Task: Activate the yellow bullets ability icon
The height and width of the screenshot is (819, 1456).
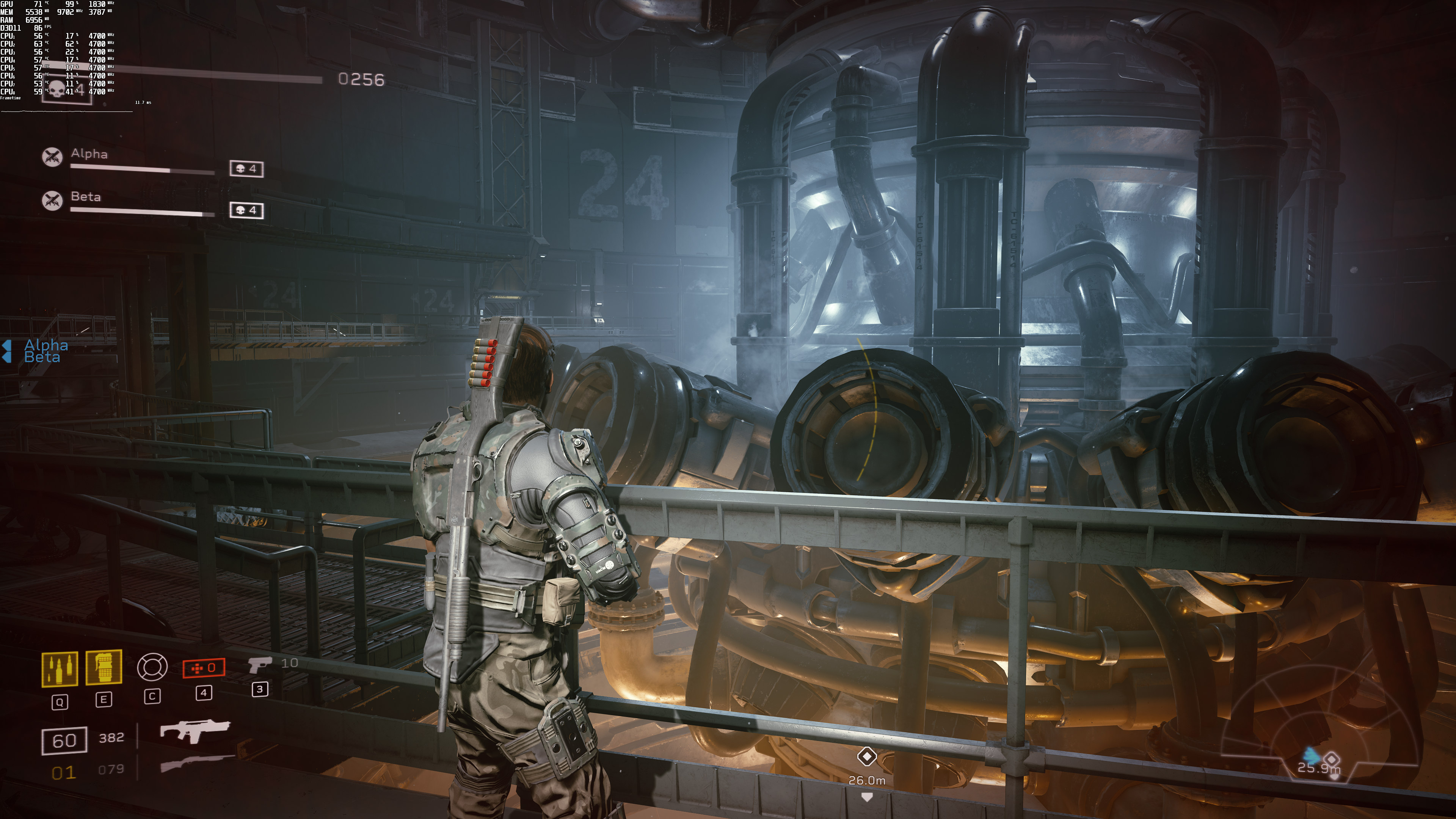Action: click(x=60, y=668)
